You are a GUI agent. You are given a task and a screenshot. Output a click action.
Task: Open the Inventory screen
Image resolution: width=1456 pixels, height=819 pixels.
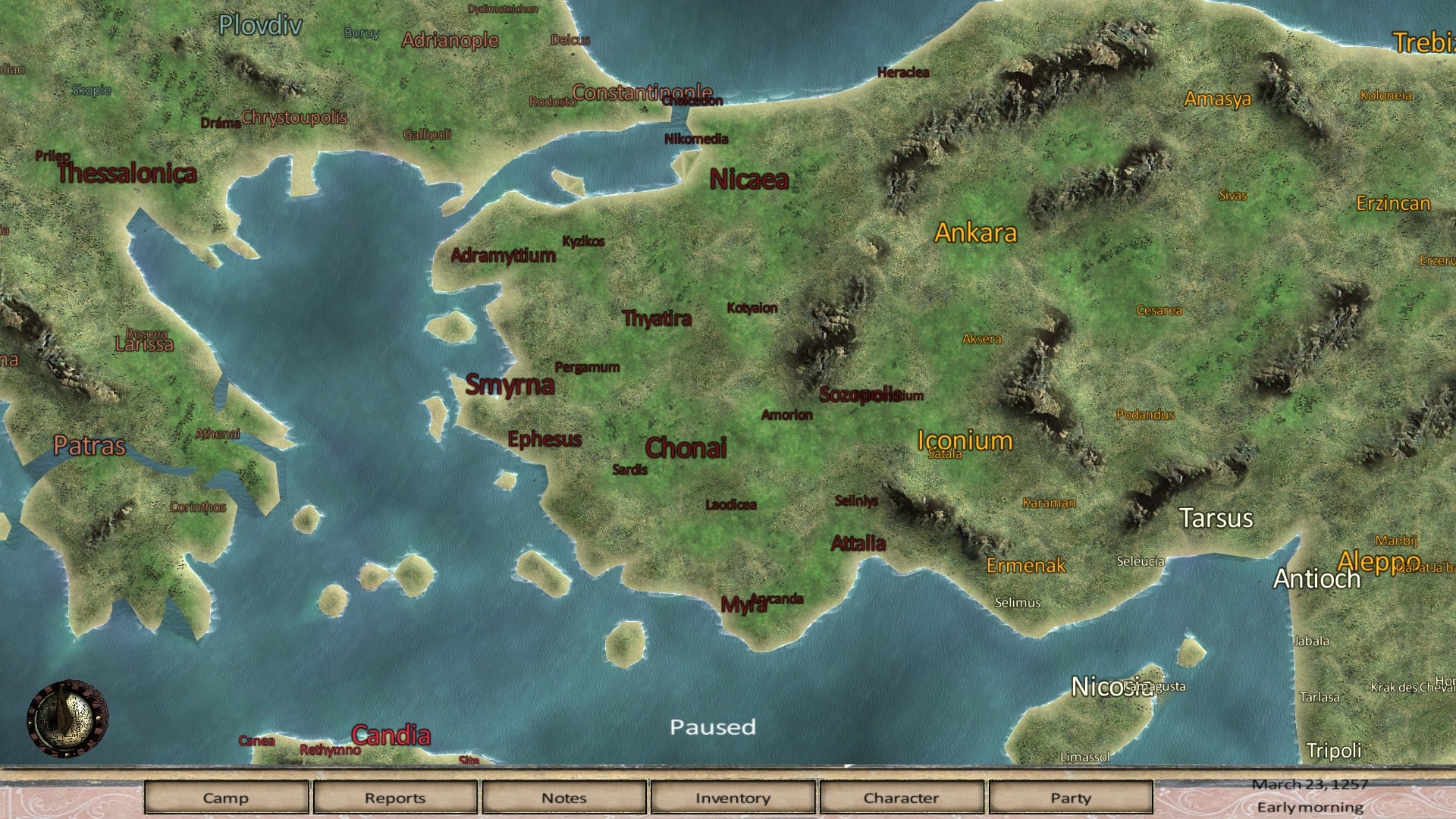click(733, 798)
